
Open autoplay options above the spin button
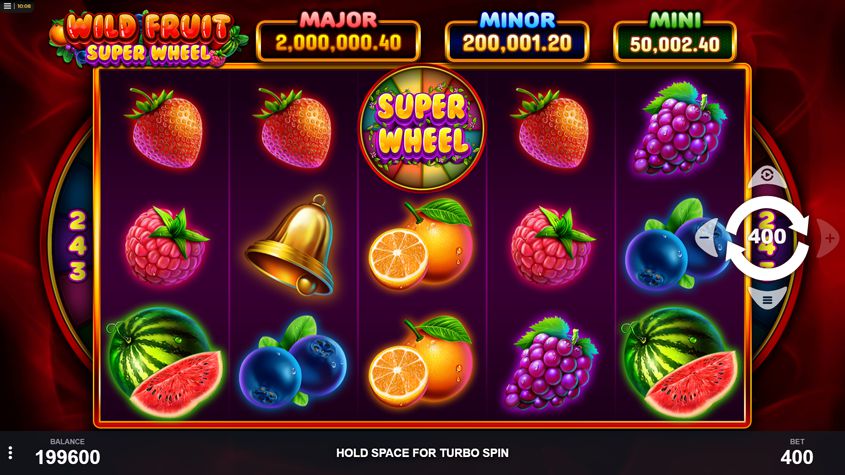[767, 175]
